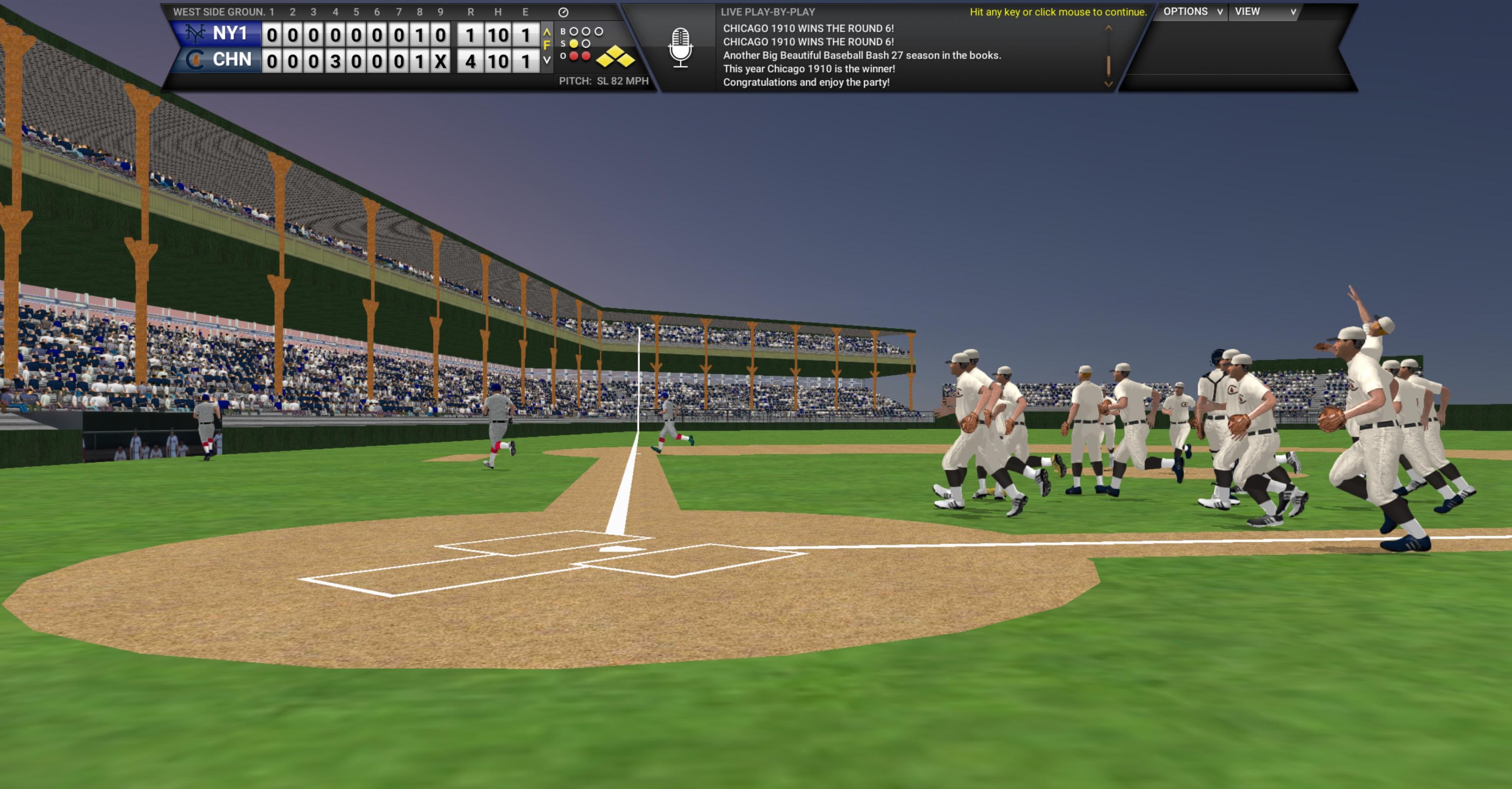The width and height of the screenshot is (1512, 789).
Task: Open the VIEW dropdown menu
Action: [x=1264, y=12]
